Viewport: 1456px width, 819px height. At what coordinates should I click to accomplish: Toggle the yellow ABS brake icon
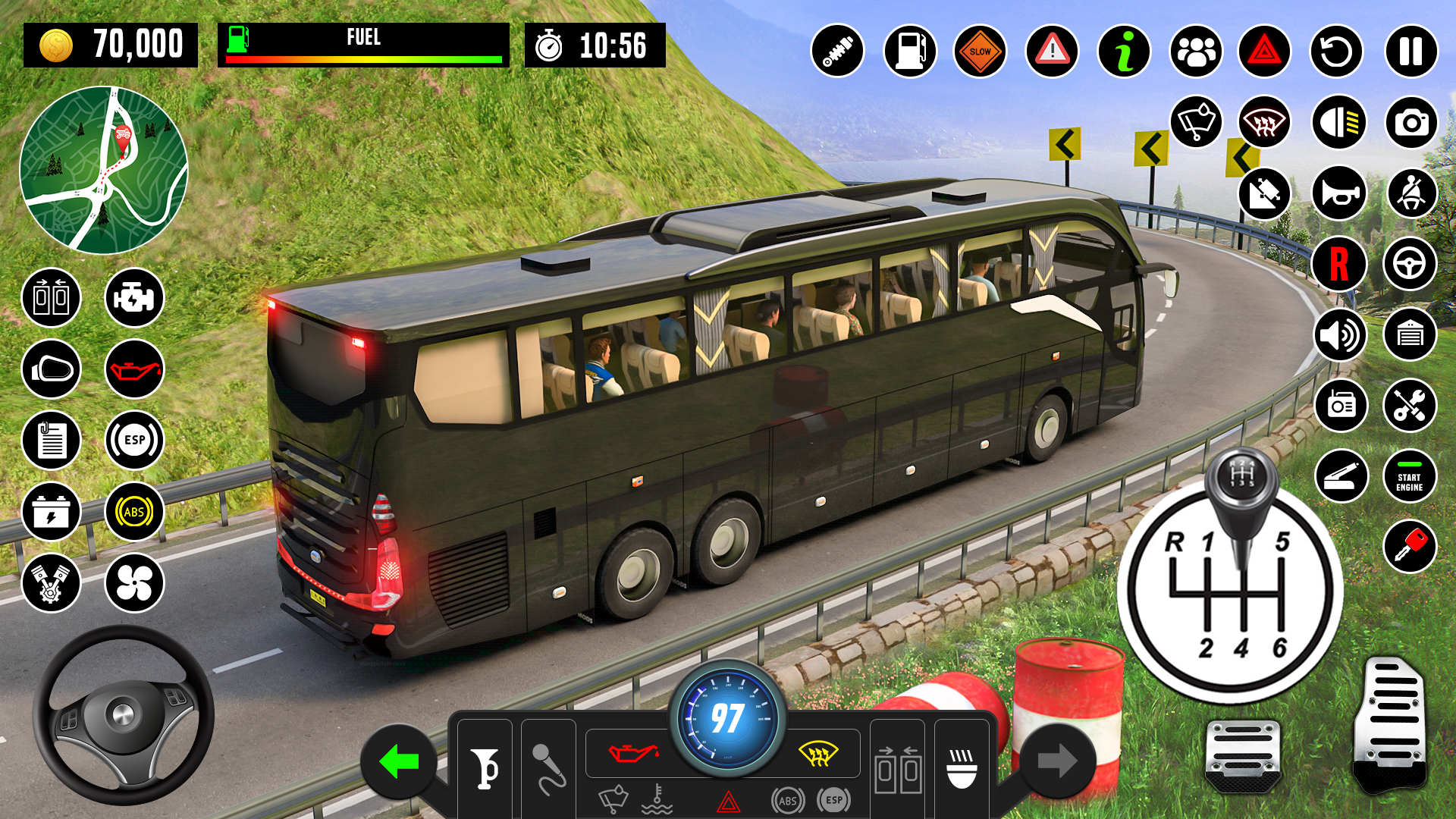[134, 512]
